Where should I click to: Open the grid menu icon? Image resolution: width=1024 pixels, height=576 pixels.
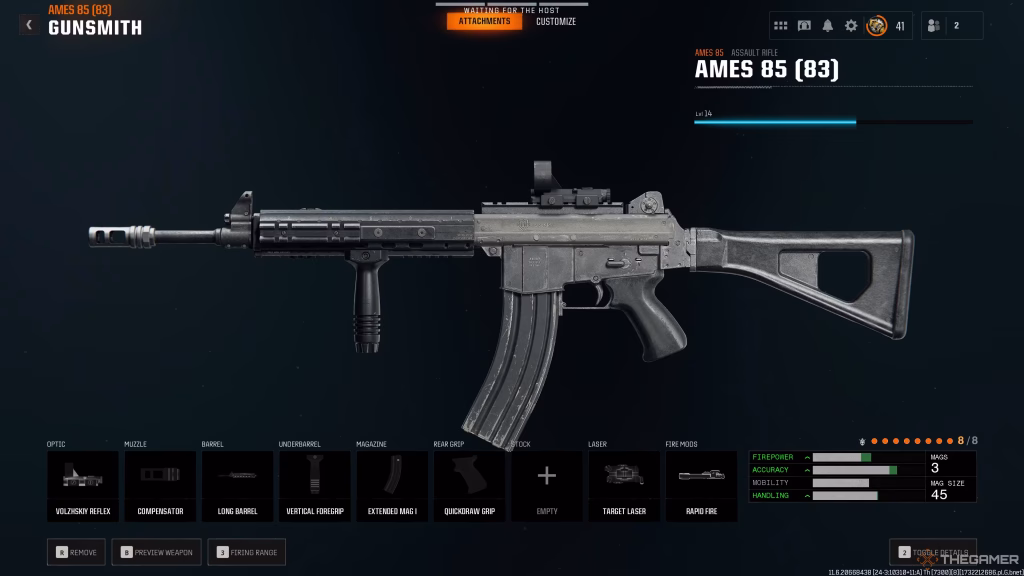782,26
